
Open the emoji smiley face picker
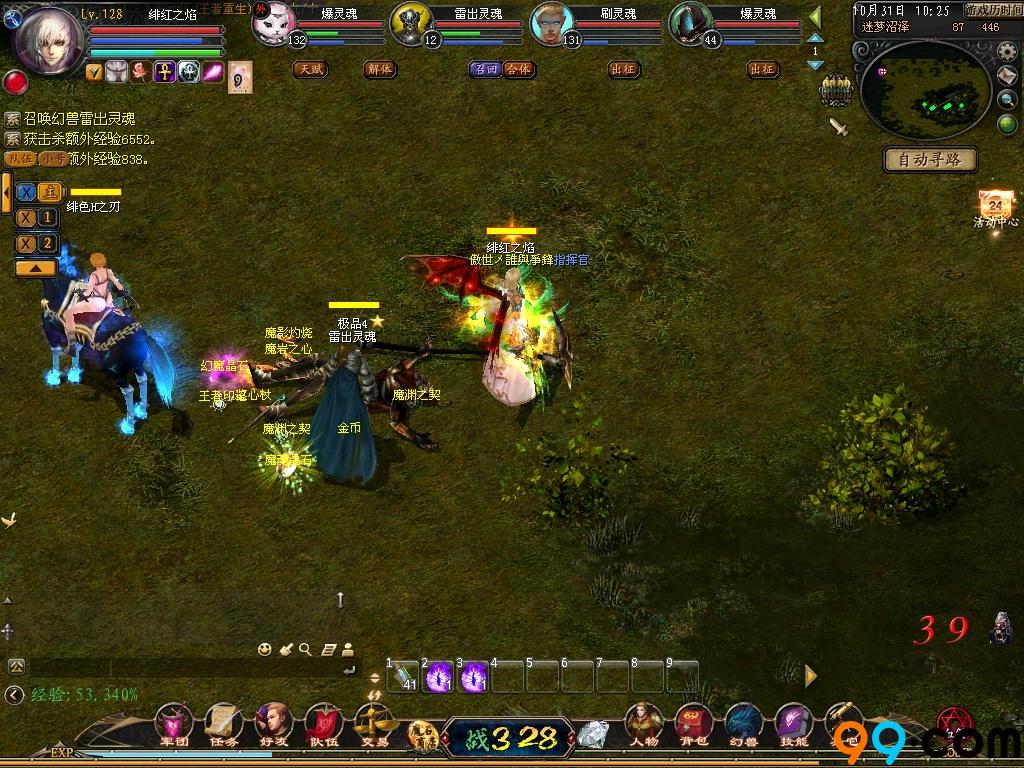tap(264, 649)
